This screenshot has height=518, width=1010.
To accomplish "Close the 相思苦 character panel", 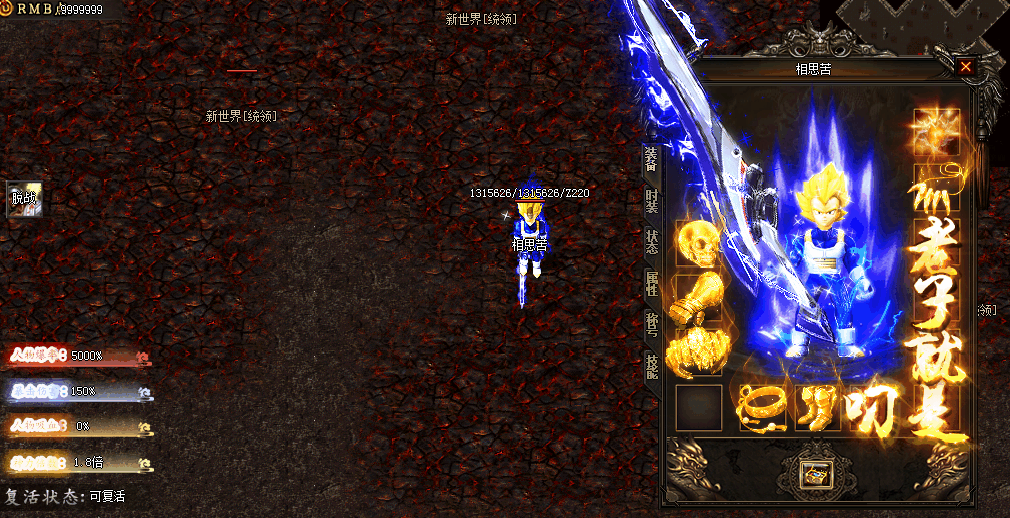I will point(965,67).
